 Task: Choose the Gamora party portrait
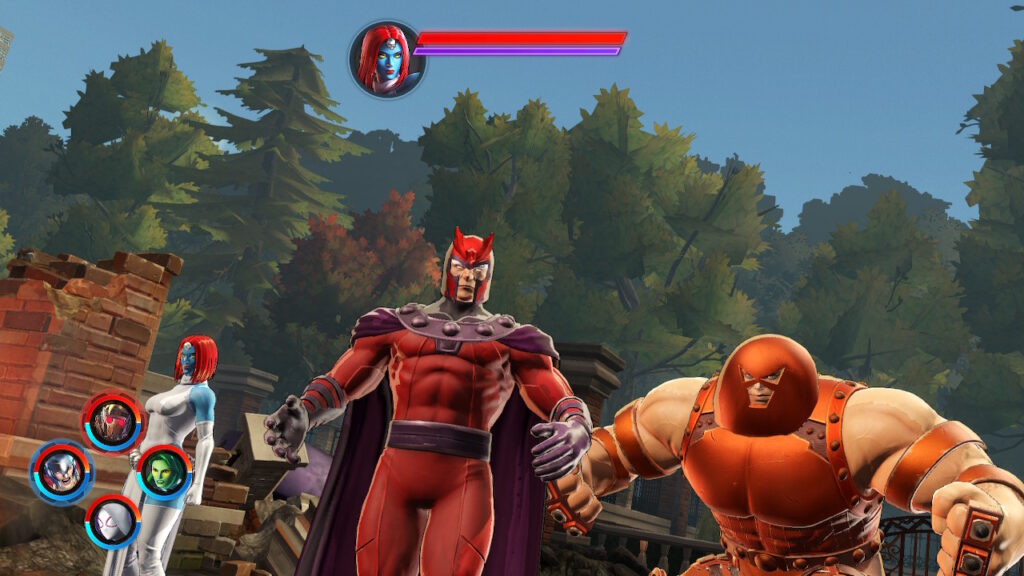[163, 472]
